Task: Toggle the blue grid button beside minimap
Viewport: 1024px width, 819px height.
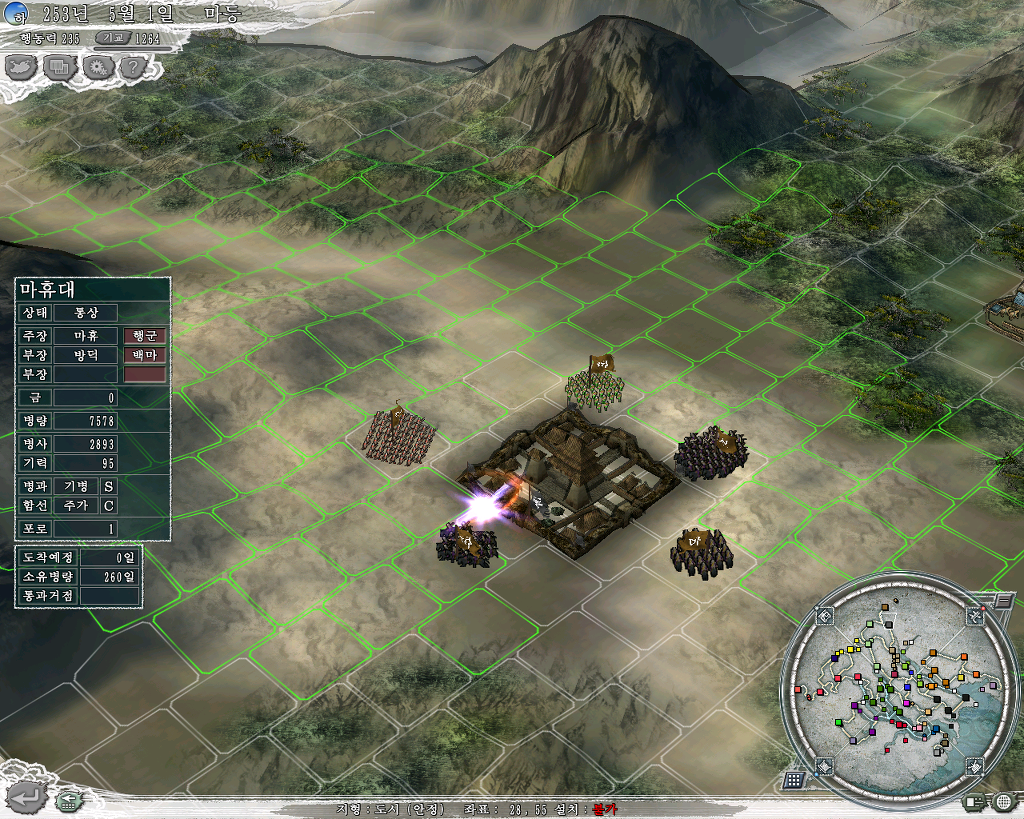Action: click(x=794, y=779)
